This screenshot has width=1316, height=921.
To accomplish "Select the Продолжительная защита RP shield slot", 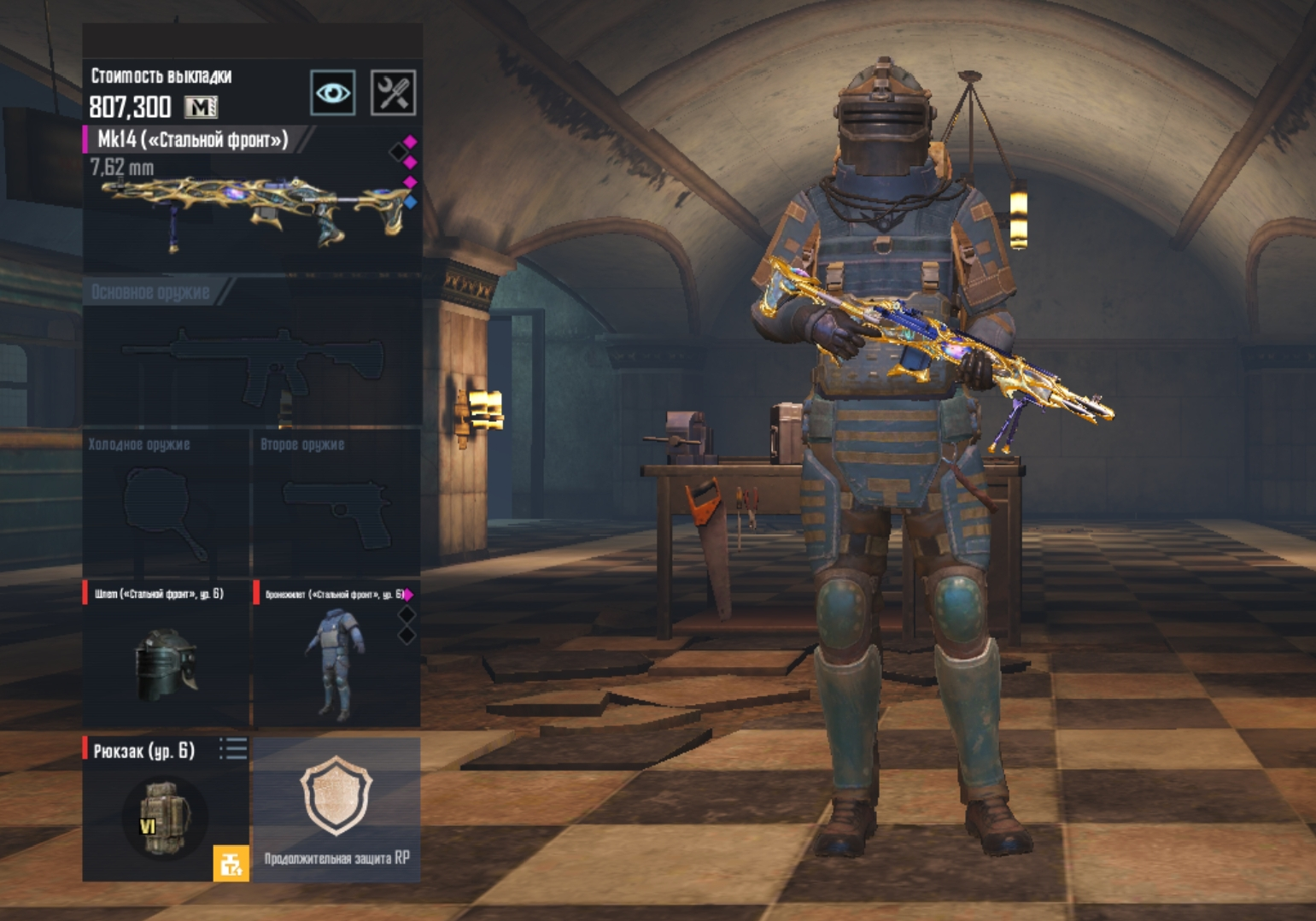I will 336,807.
